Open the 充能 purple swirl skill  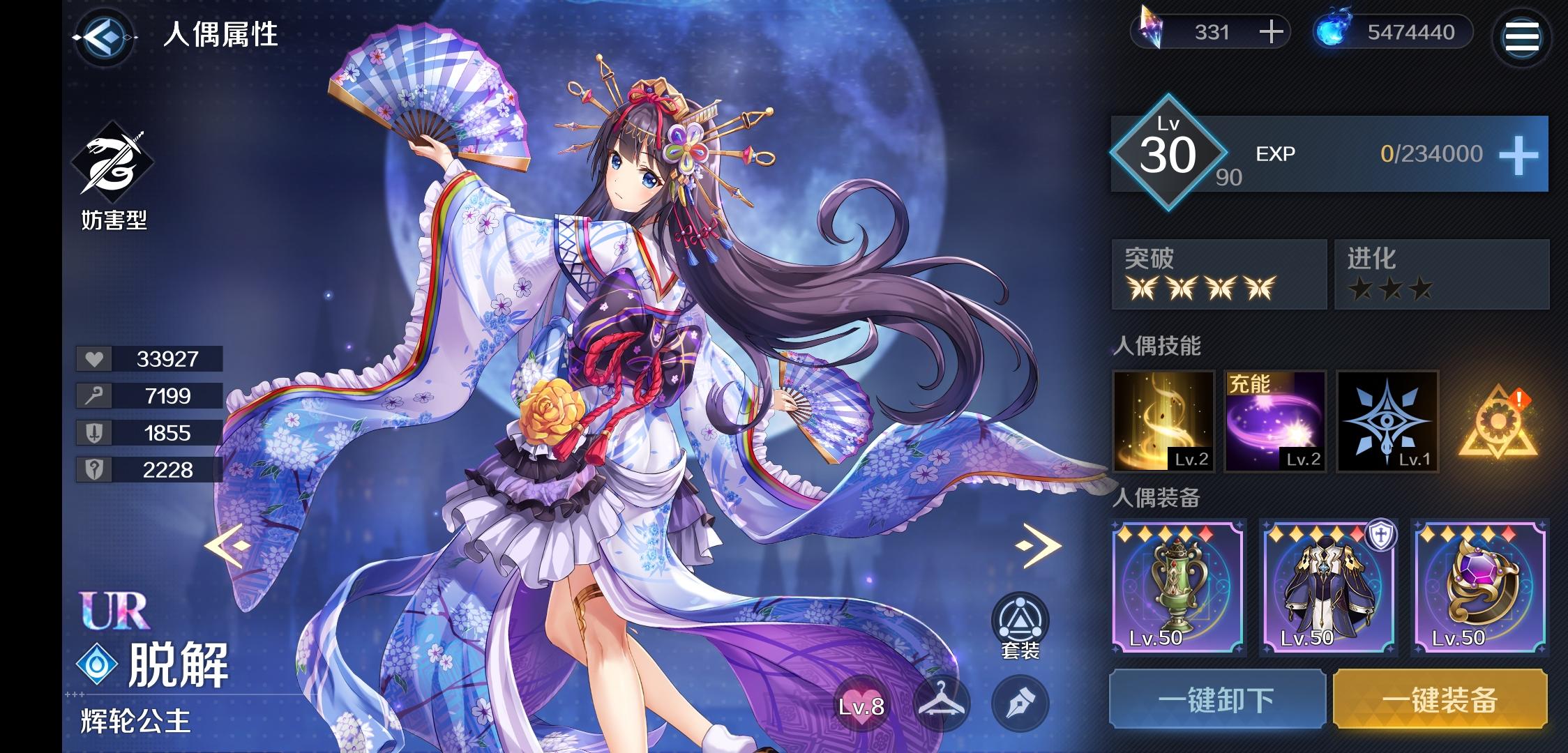click(1276, 422)
